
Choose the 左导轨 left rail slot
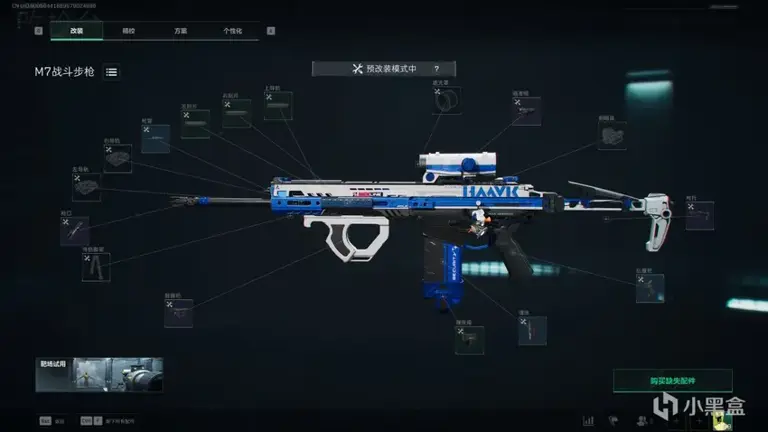[87, 184]
